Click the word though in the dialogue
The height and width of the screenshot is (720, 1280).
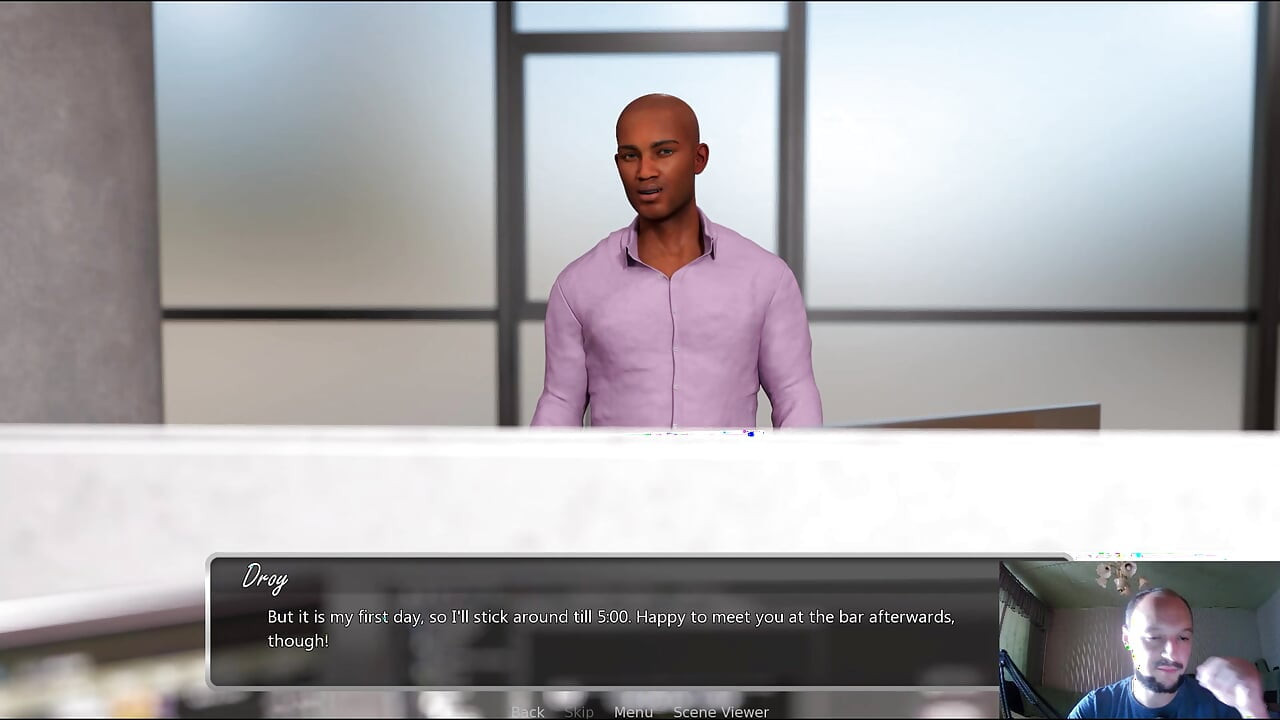coord(297,640)
